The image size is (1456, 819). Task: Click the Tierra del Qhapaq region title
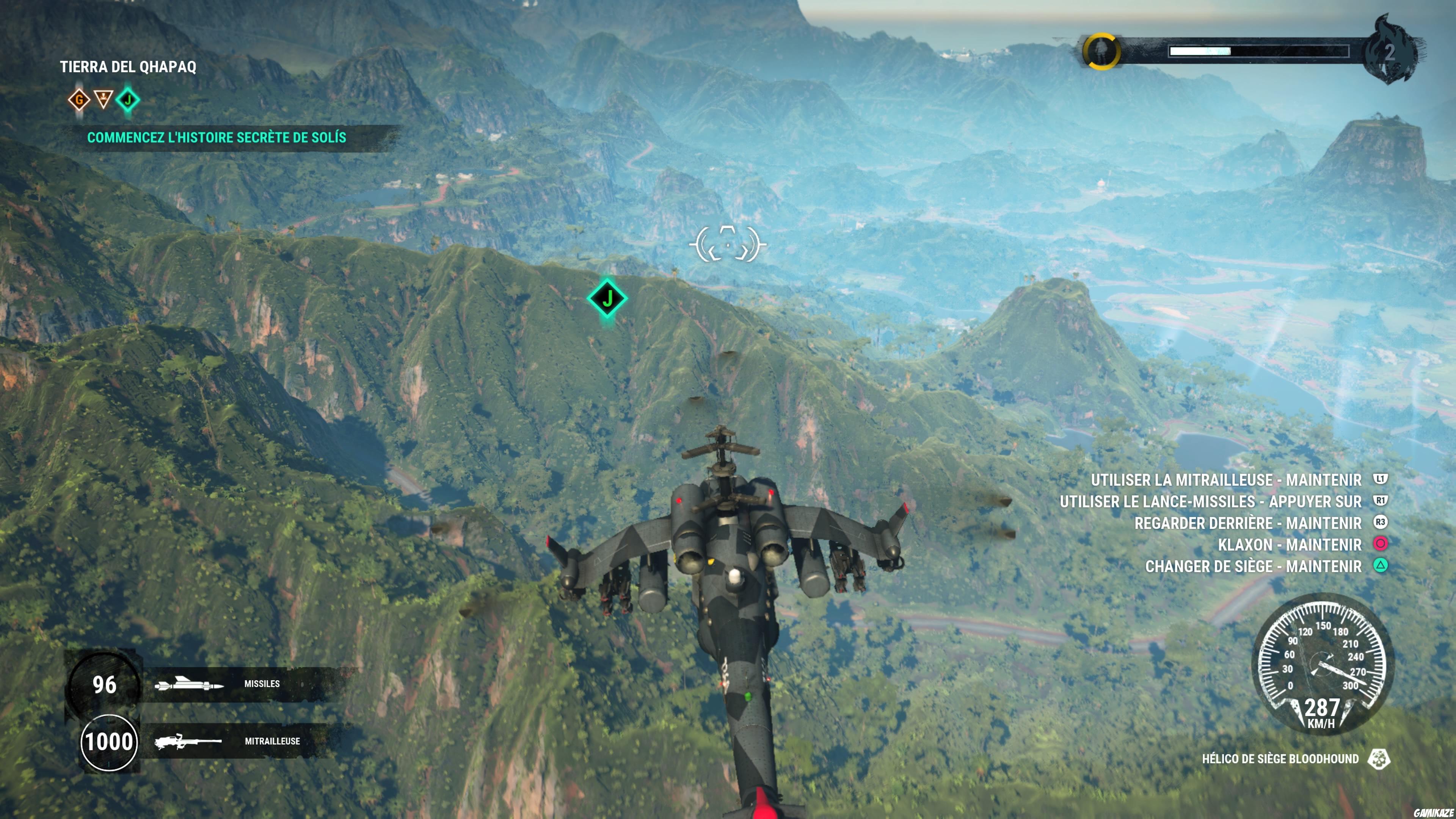[129, 66]
